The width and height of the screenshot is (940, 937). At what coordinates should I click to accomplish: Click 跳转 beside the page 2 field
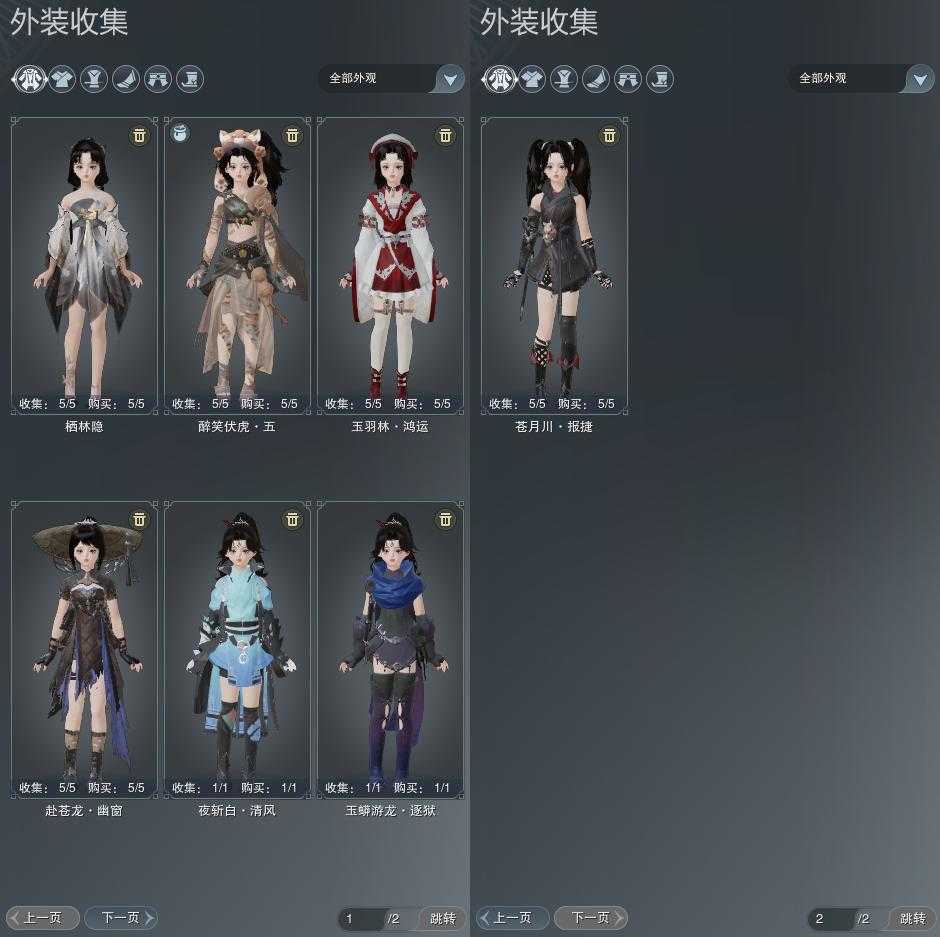[x=912, y=918]
